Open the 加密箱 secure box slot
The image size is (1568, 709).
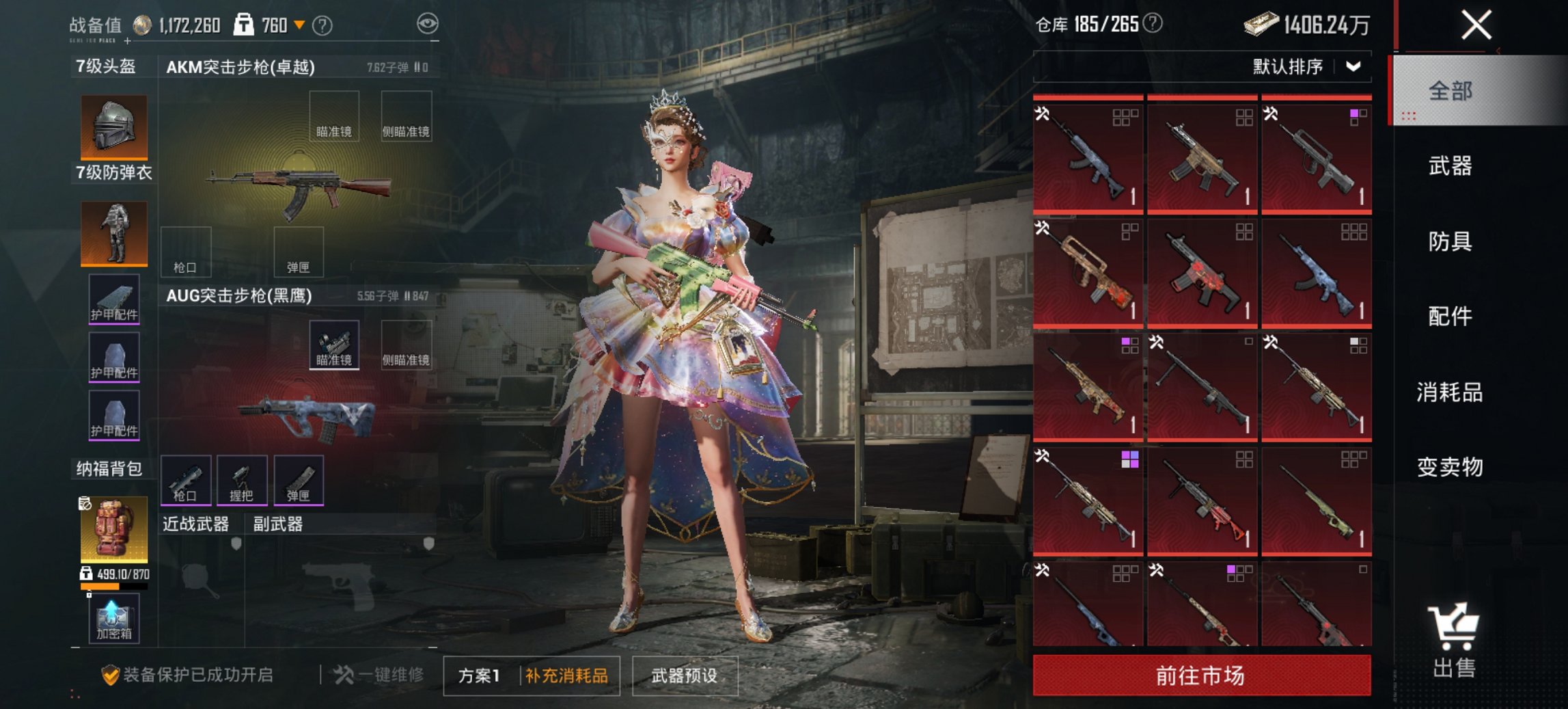[113, 619]
